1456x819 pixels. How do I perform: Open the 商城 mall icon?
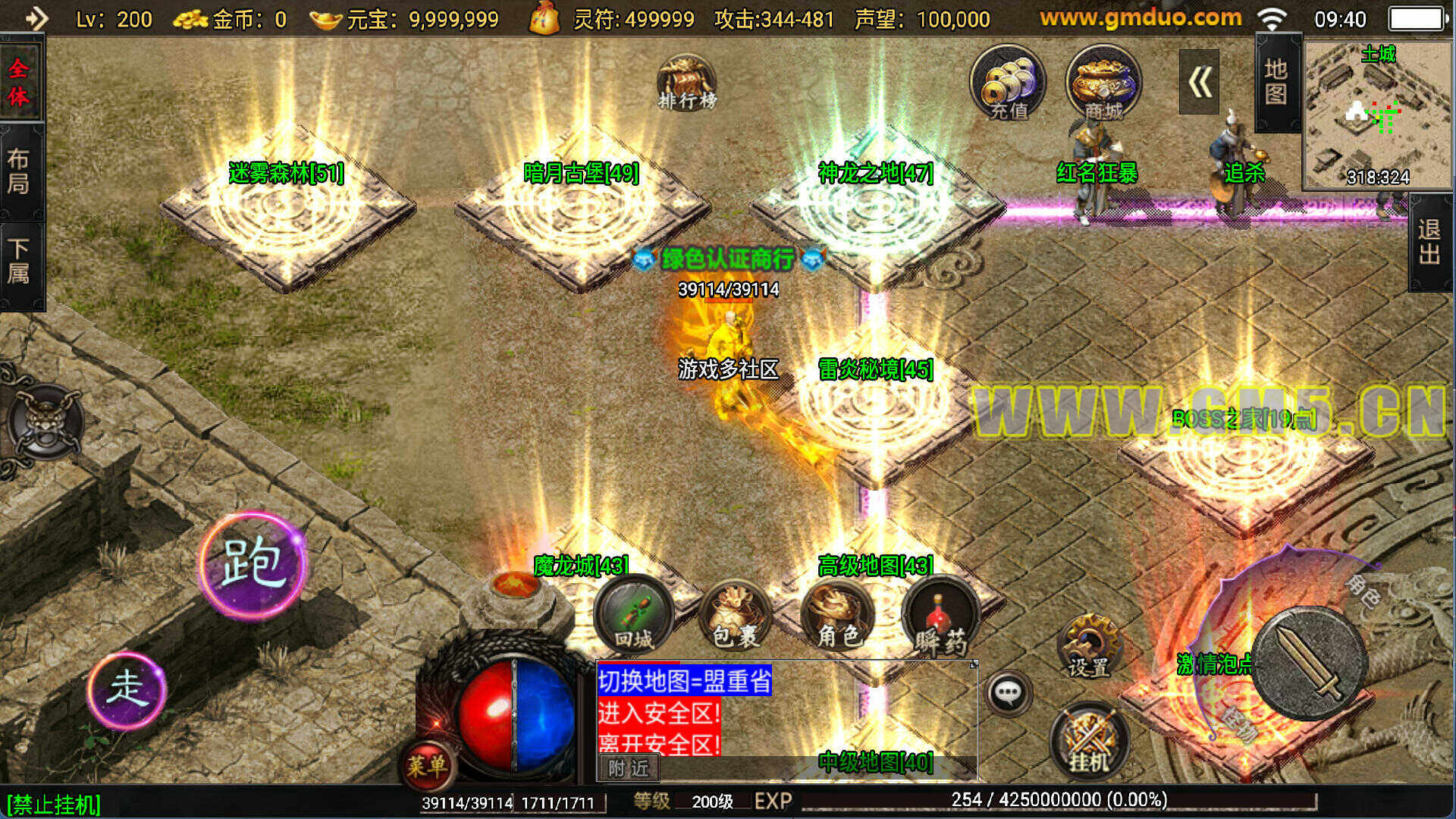pos(1103,83)
